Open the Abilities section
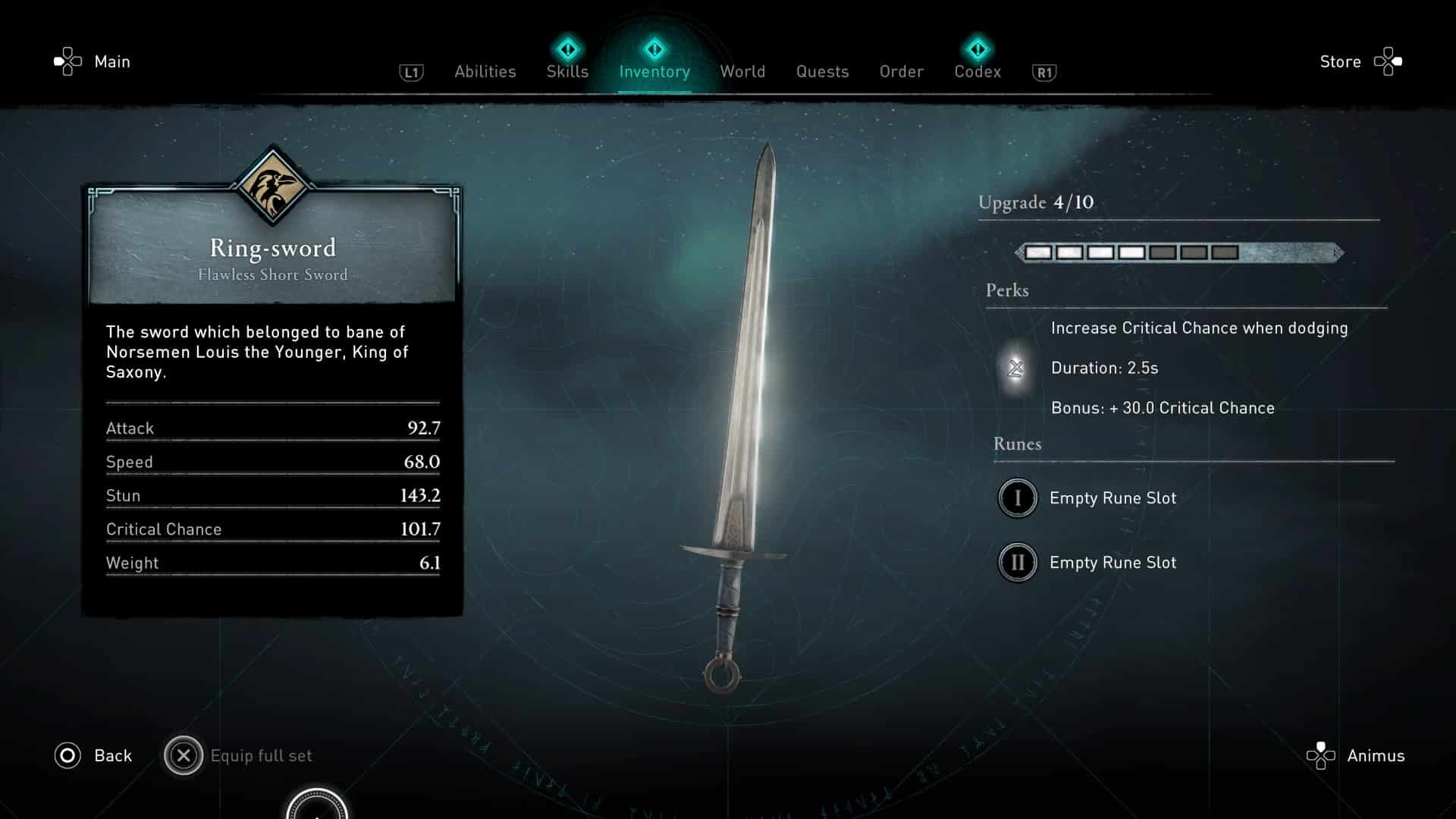Screen dimensions: 1456x819 485,71
